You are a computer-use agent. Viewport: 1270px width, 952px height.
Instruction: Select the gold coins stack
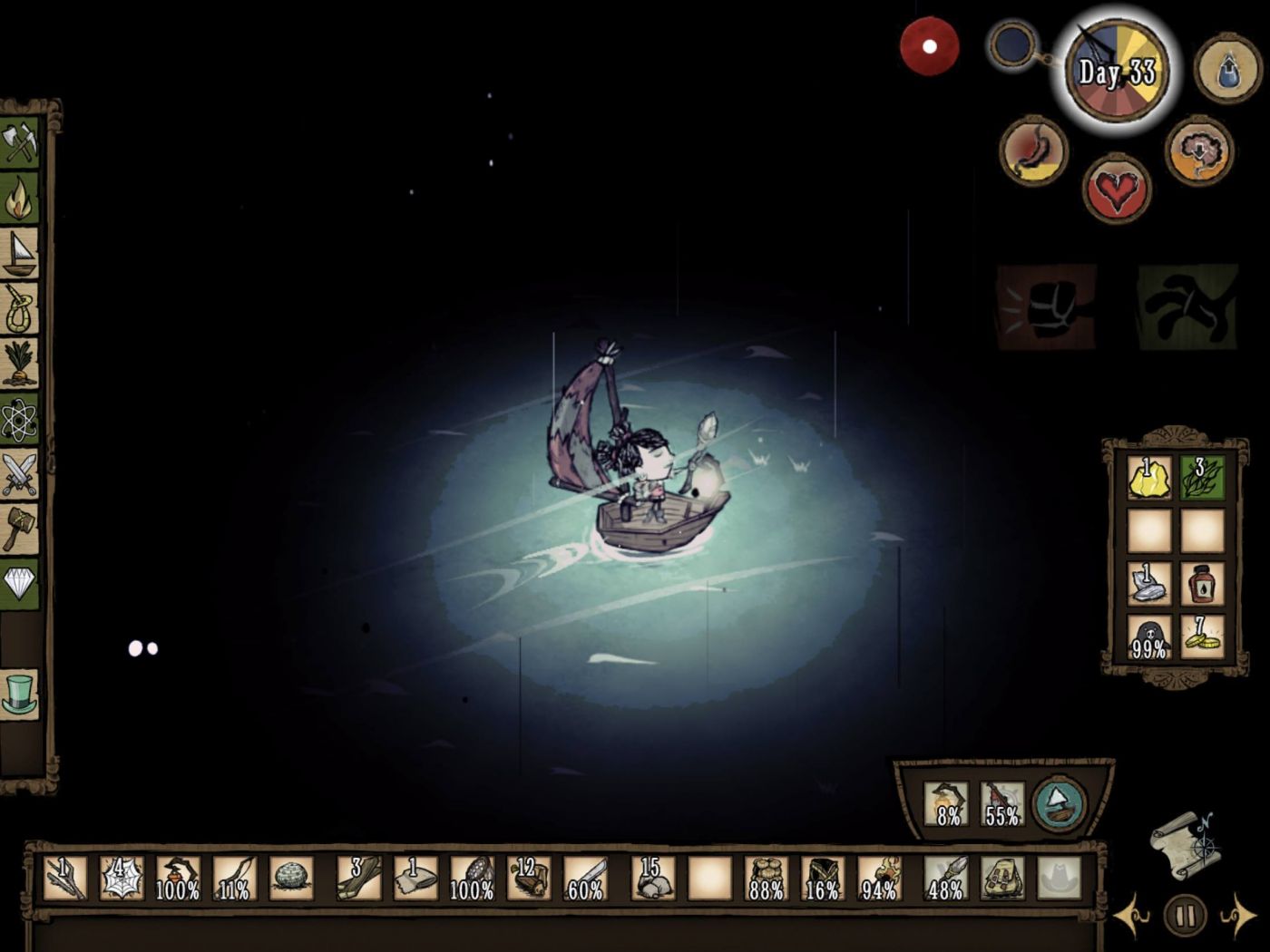1203,636
